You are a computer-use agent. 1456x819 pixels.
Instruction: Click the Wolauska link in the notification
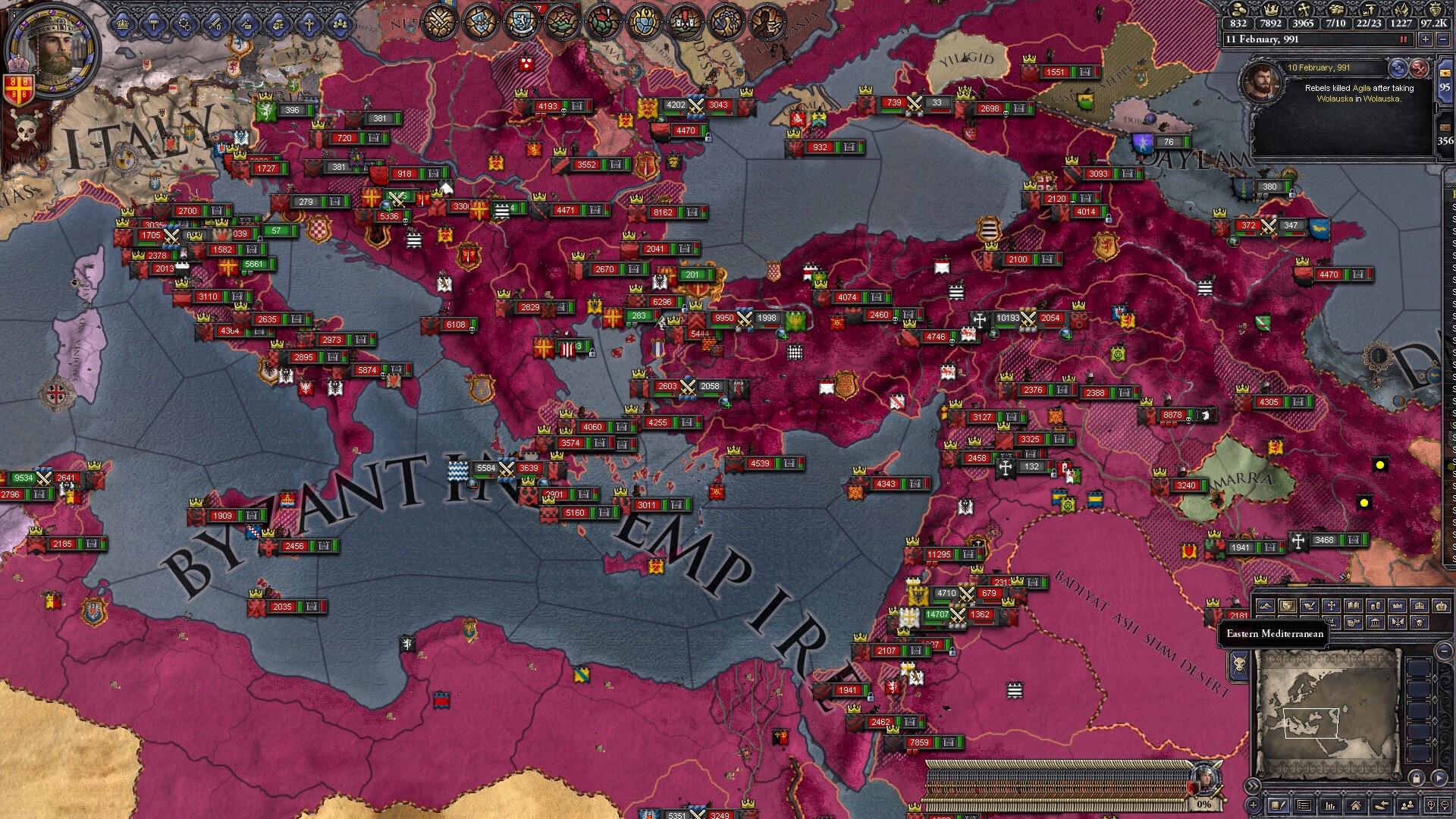pyautogui.click(x=1335, y=99)
